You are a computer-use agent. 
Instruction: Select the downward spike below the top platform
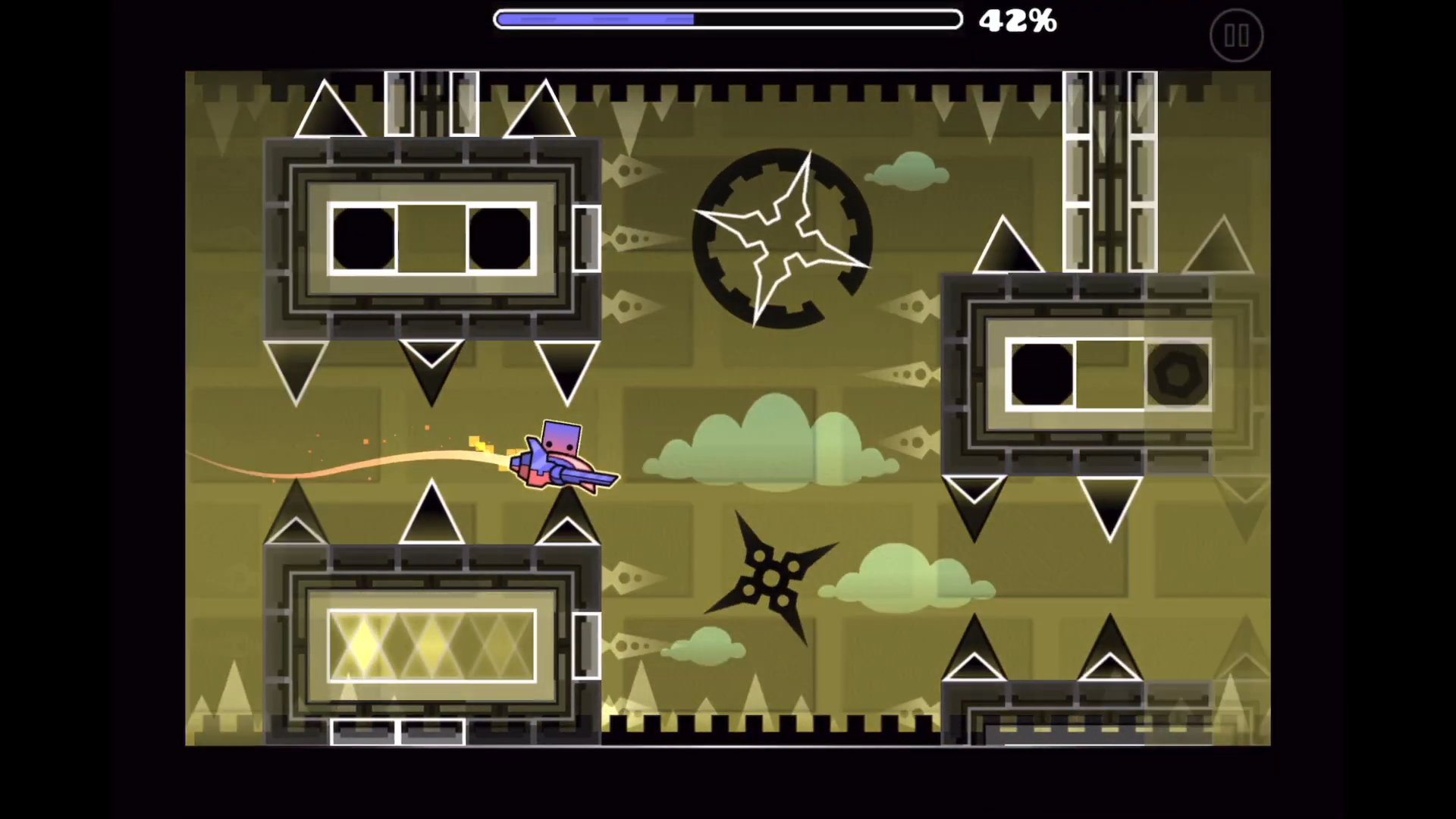point(432,372)
